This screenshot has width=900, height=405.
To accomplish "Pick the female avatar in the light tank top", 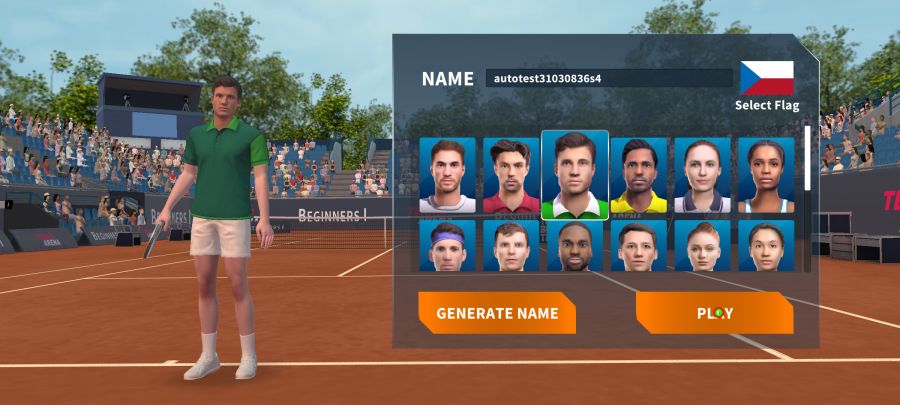I will 766,176.
